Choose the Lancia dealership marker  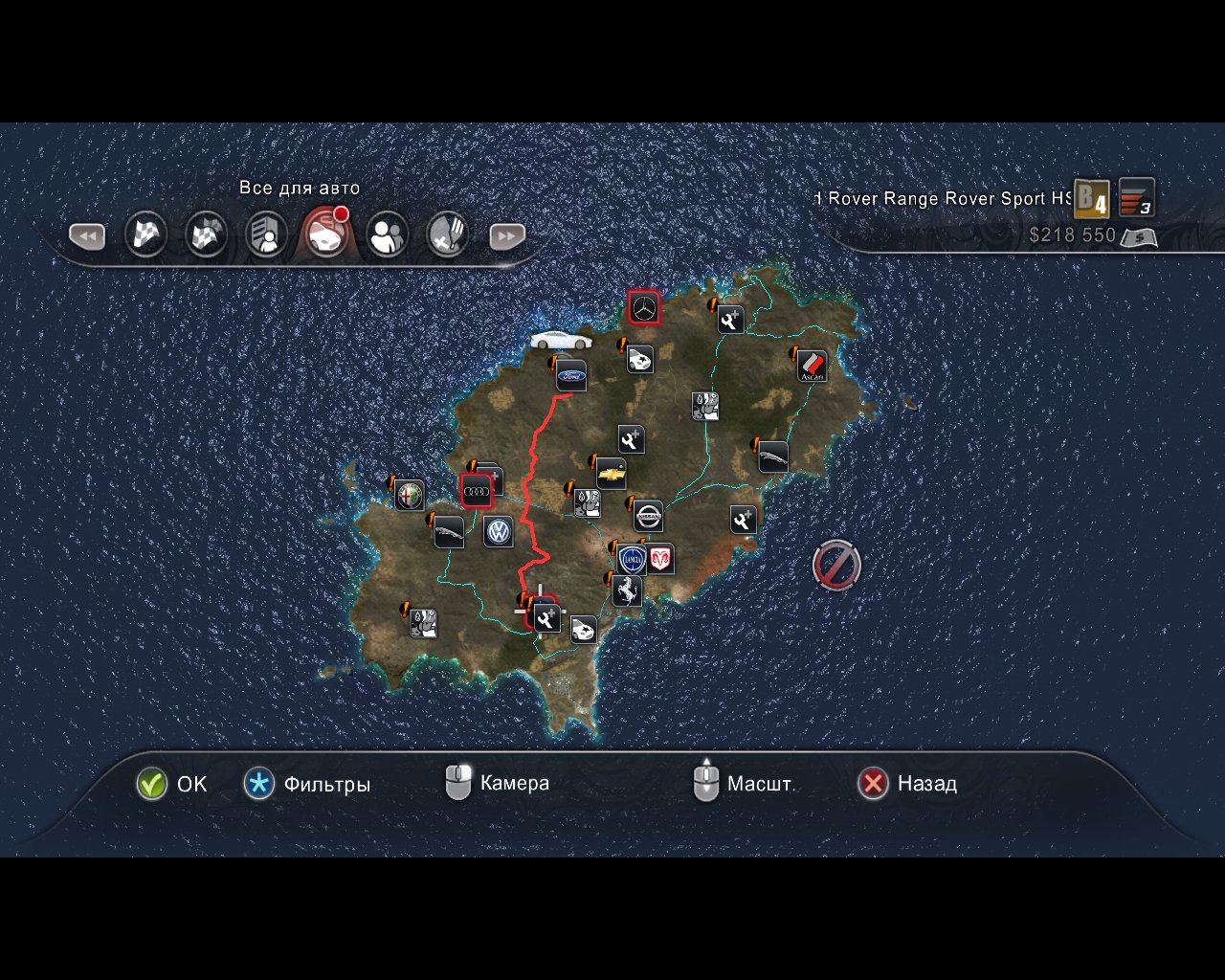click(x=631, y=560)
